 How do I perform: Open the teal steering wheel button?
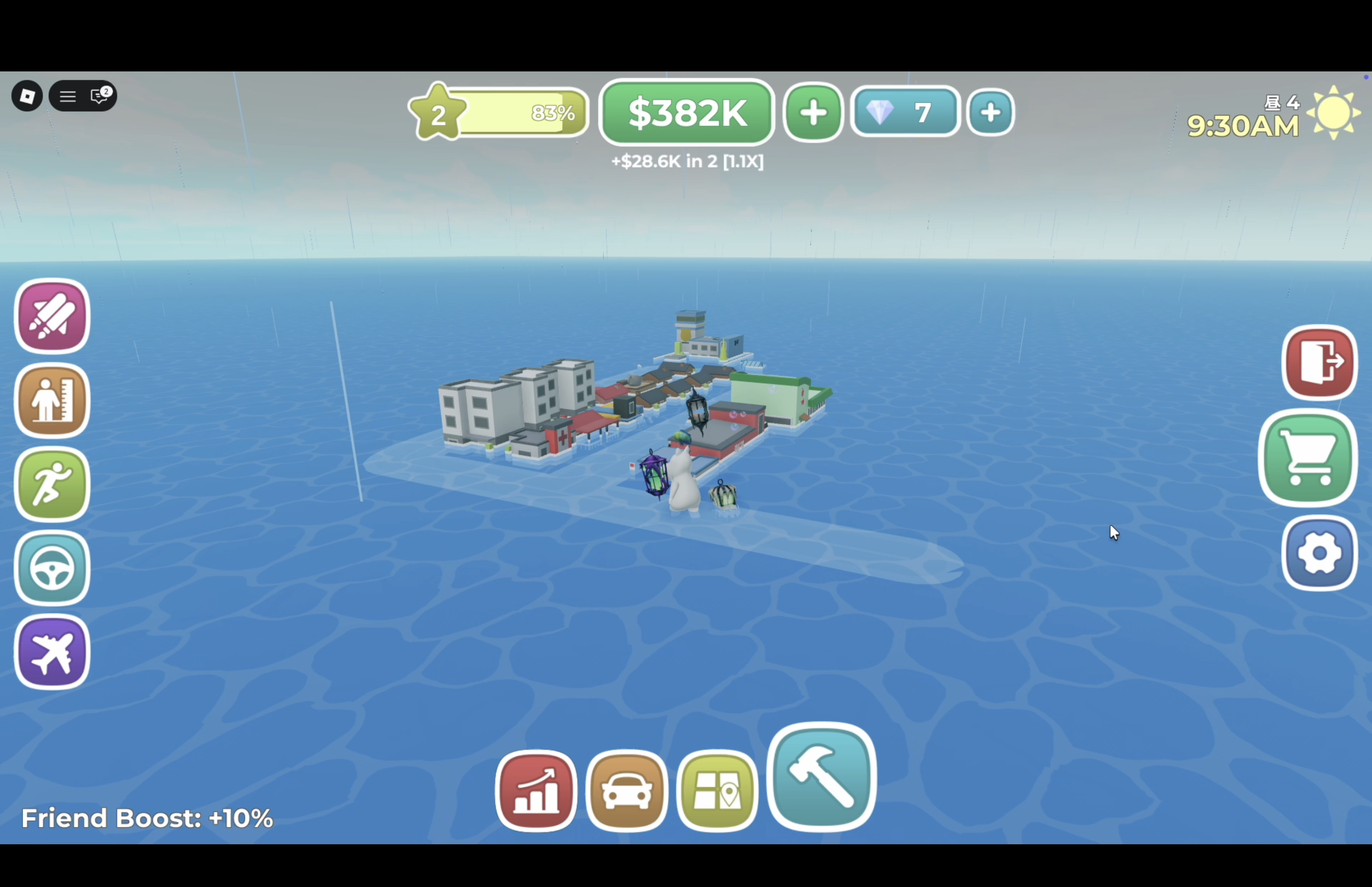point(52,569)
